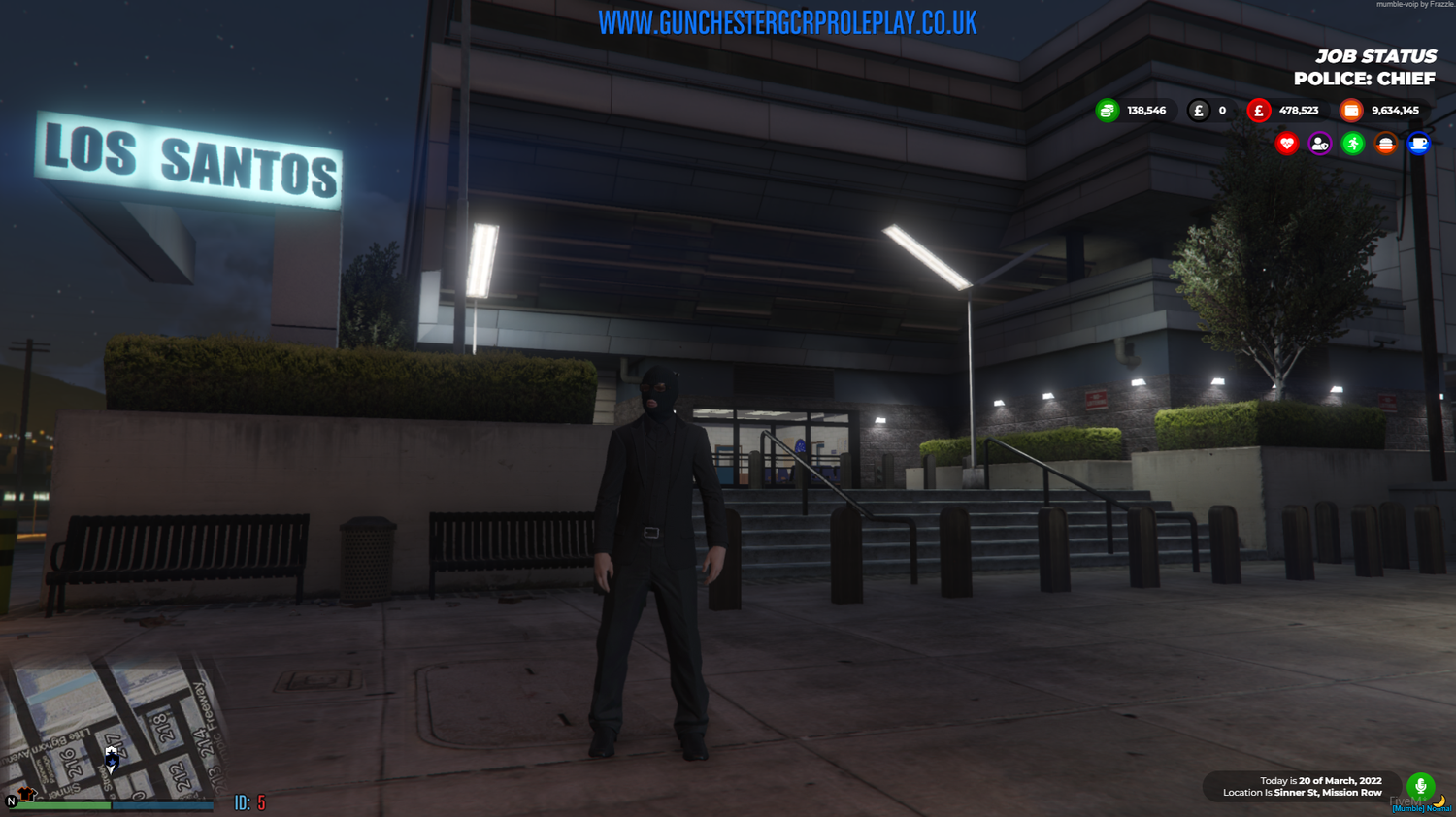Click the green cash coins icon
This screenshot has height=817, width=1456.
1106,110
